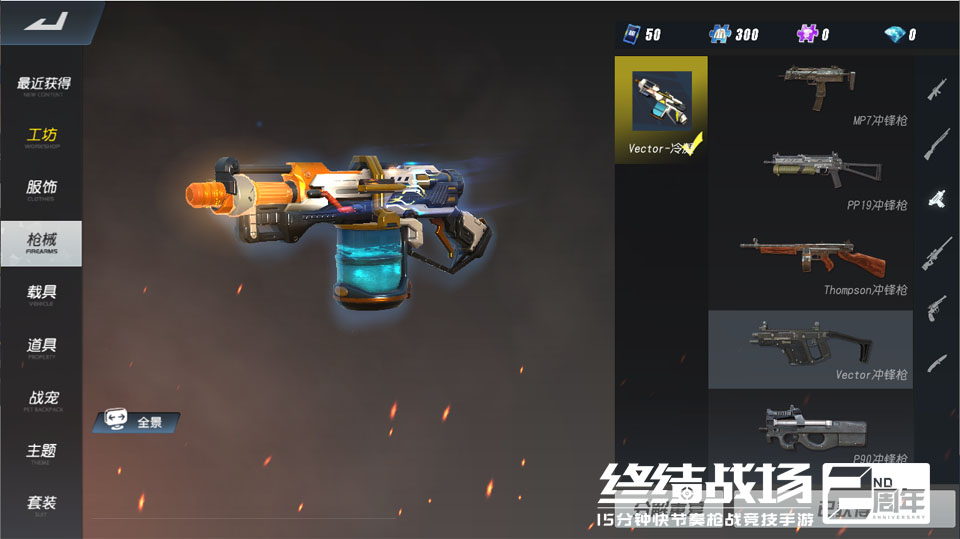This screenshot has width=960, height=539.
Task: Open the 最近获得 (recently obtained) section
Action: [x=42, y=85]
